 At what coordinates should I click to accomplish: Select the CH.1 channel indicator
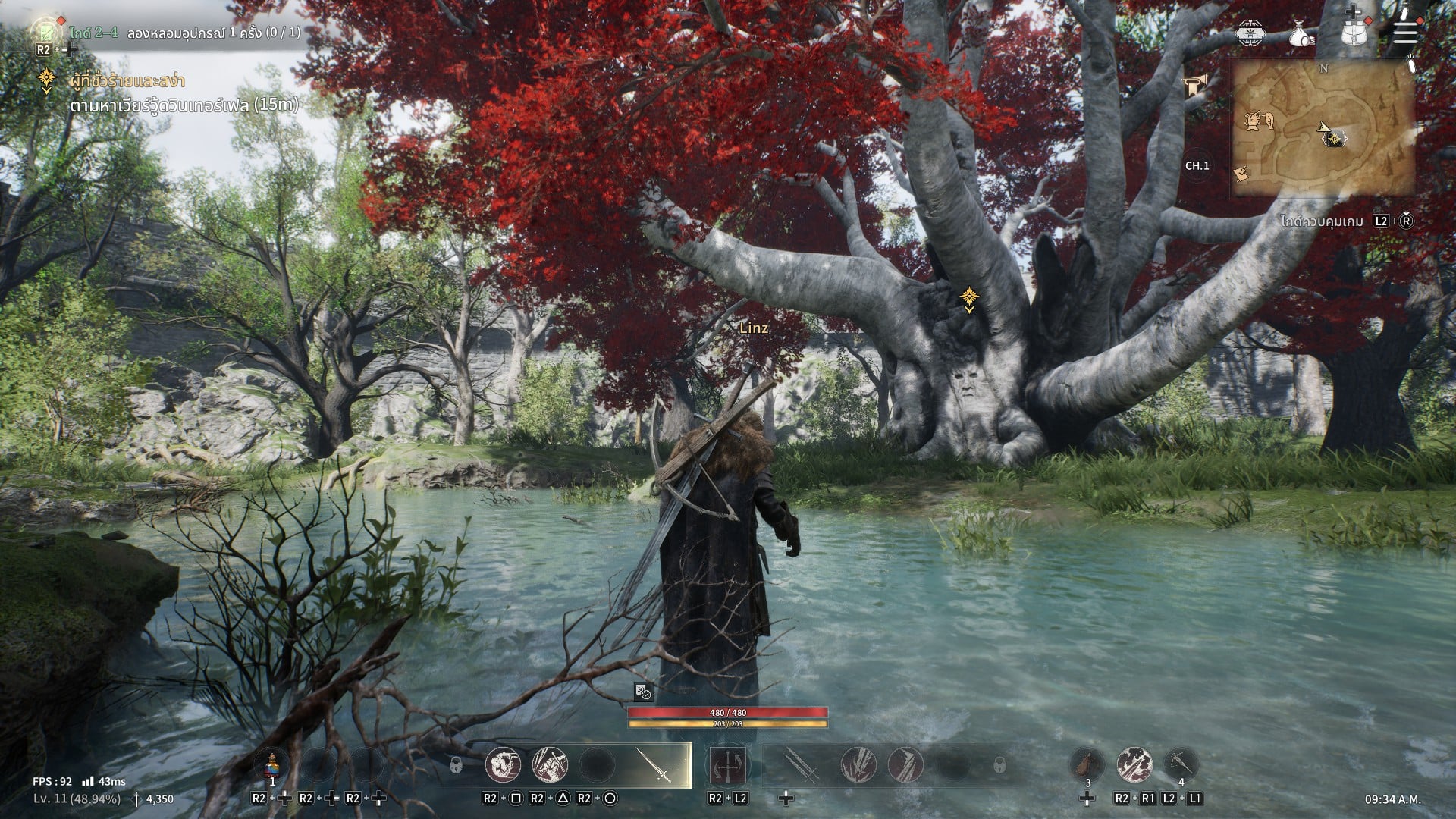[x=1197, y=165]
